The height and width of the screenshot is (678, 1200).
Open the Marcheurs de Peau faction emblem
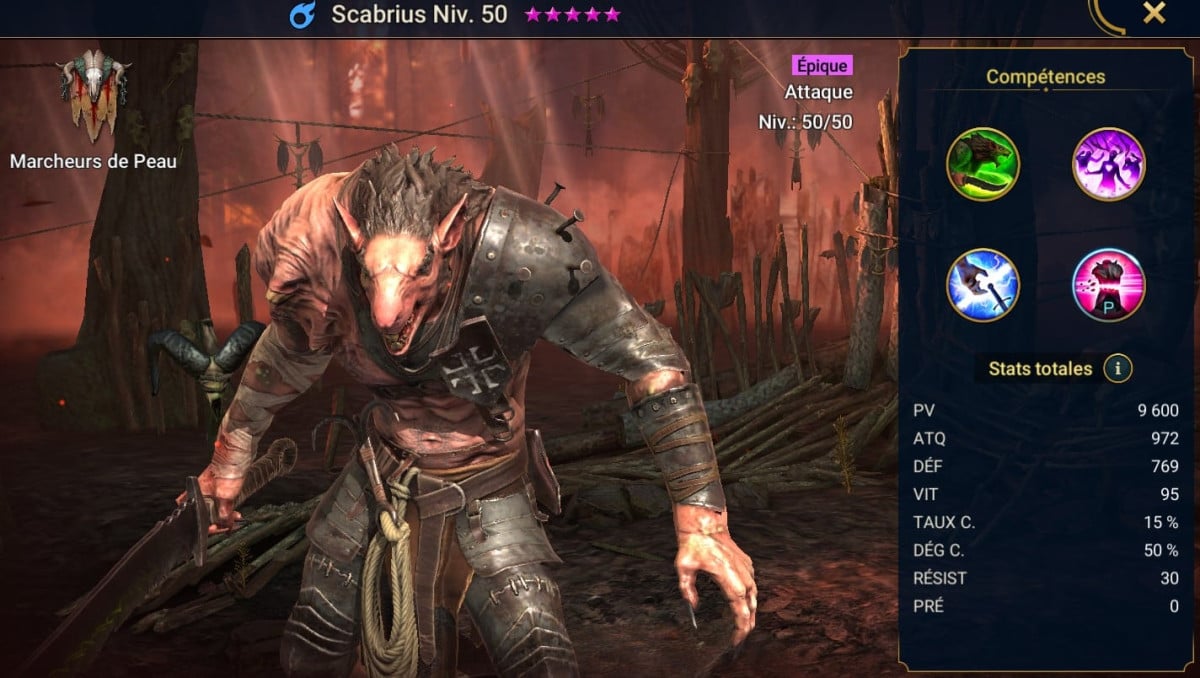pos(93,92)
